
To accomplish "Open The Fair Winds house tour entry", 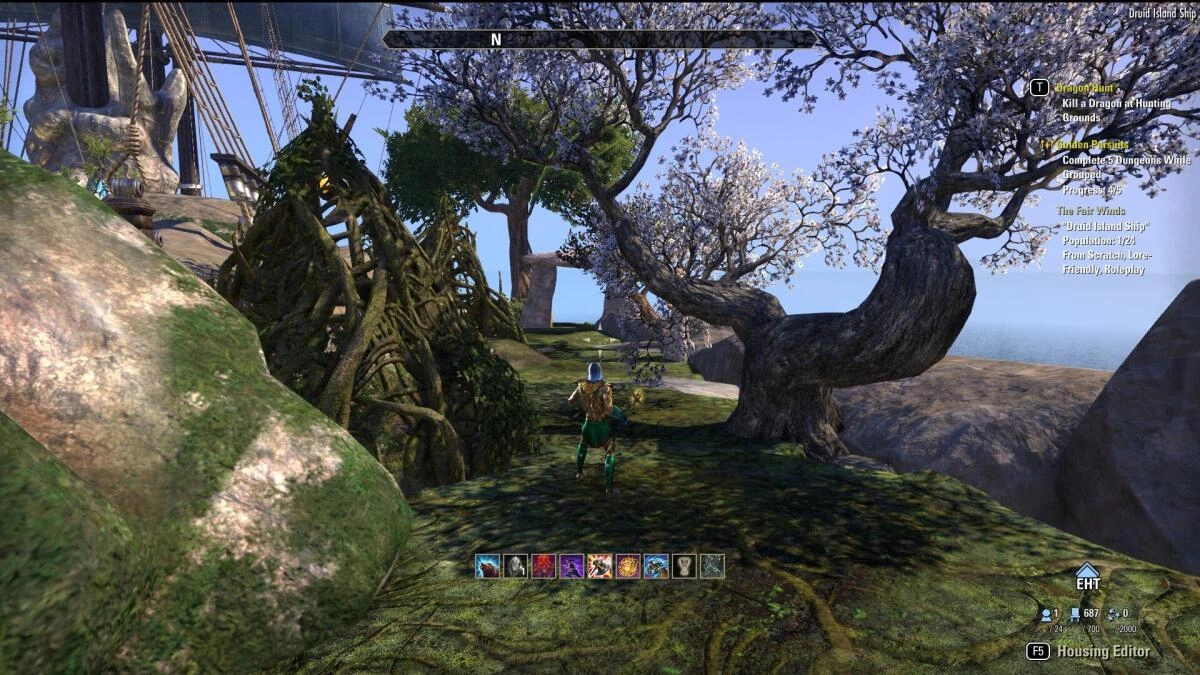I will click(x=1090, y=211).
